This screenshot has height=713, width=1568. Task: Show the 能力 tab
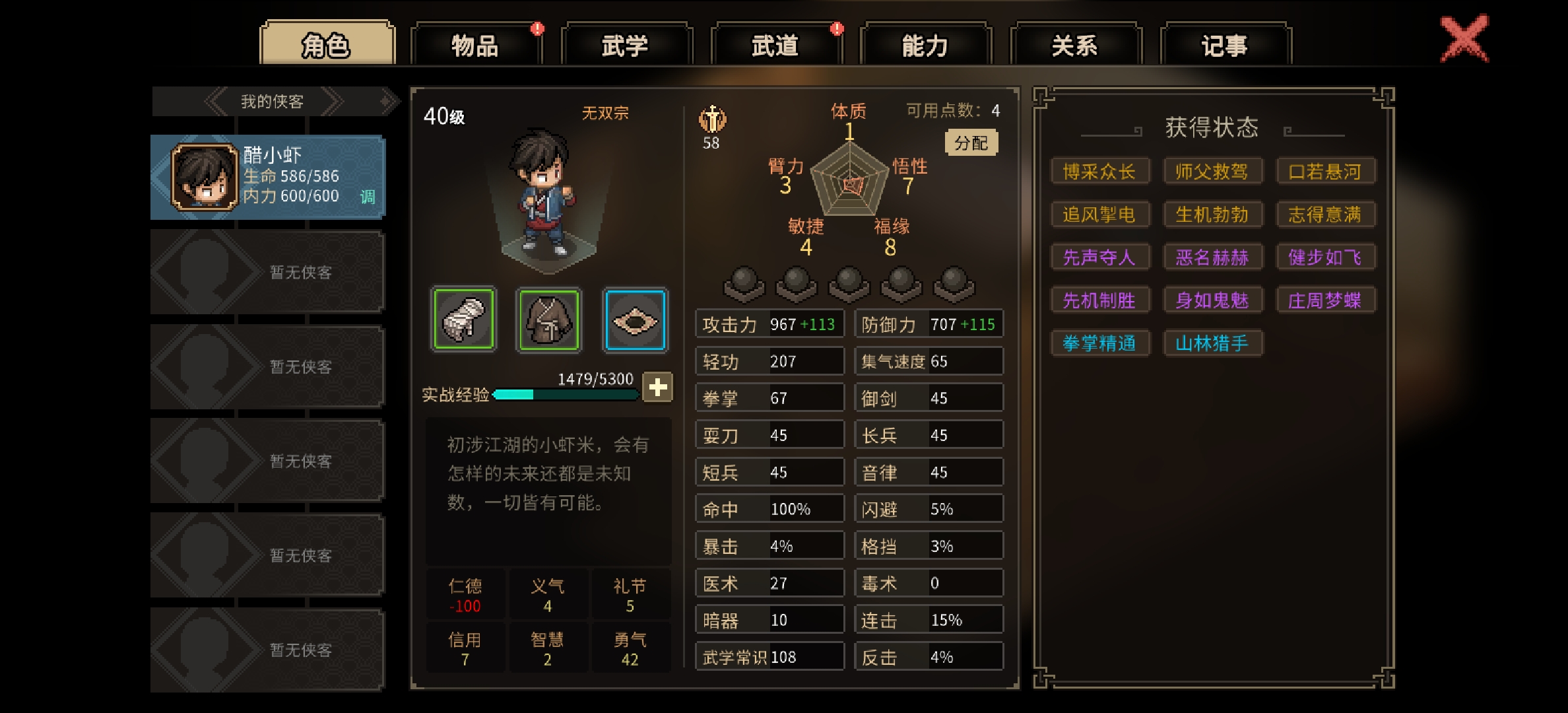(x=925, y=46)
